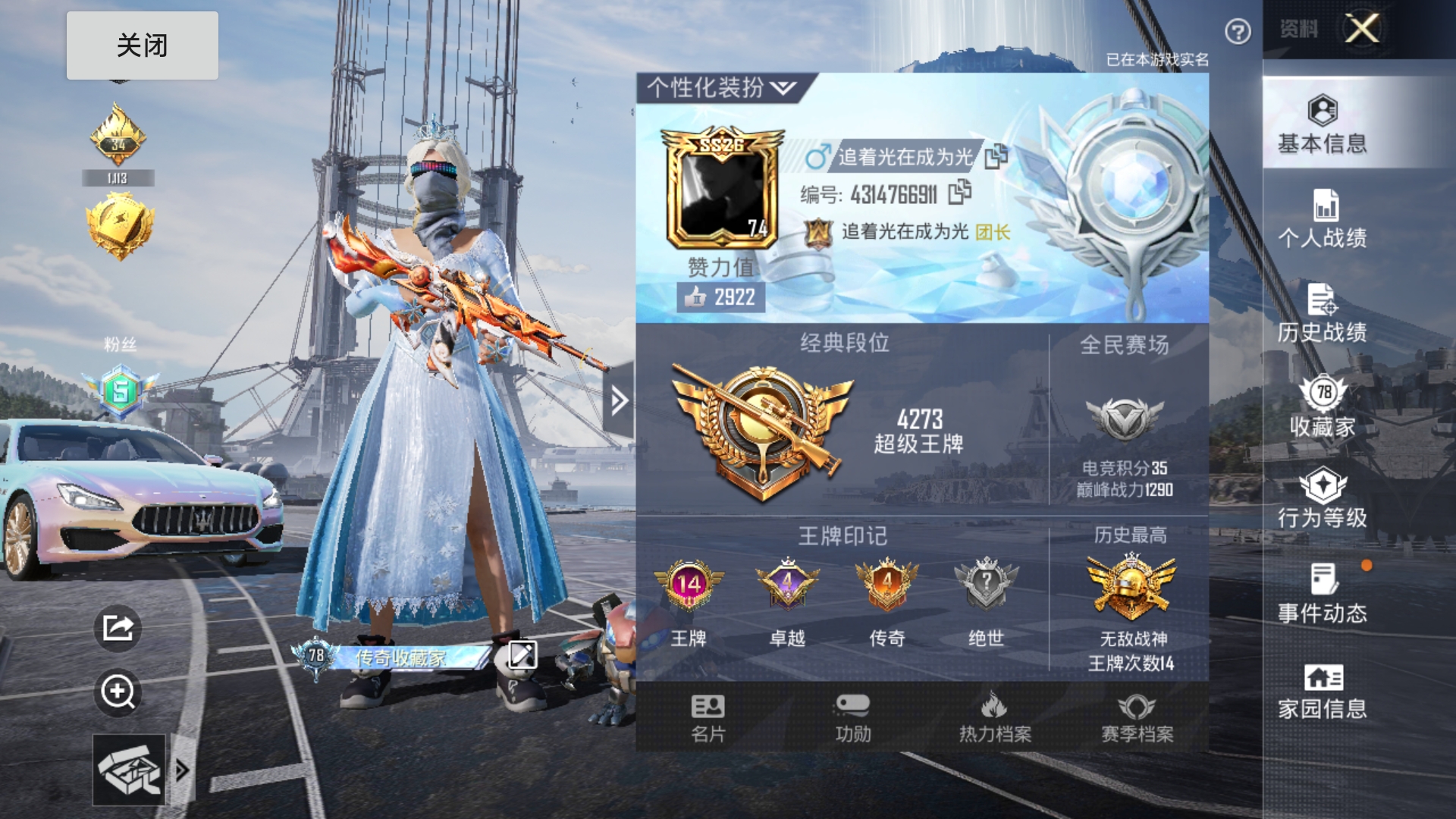Go to the 家园信息 tab
The width and height of the screenshot is (1456, 819).
[x=1322, y=692]
